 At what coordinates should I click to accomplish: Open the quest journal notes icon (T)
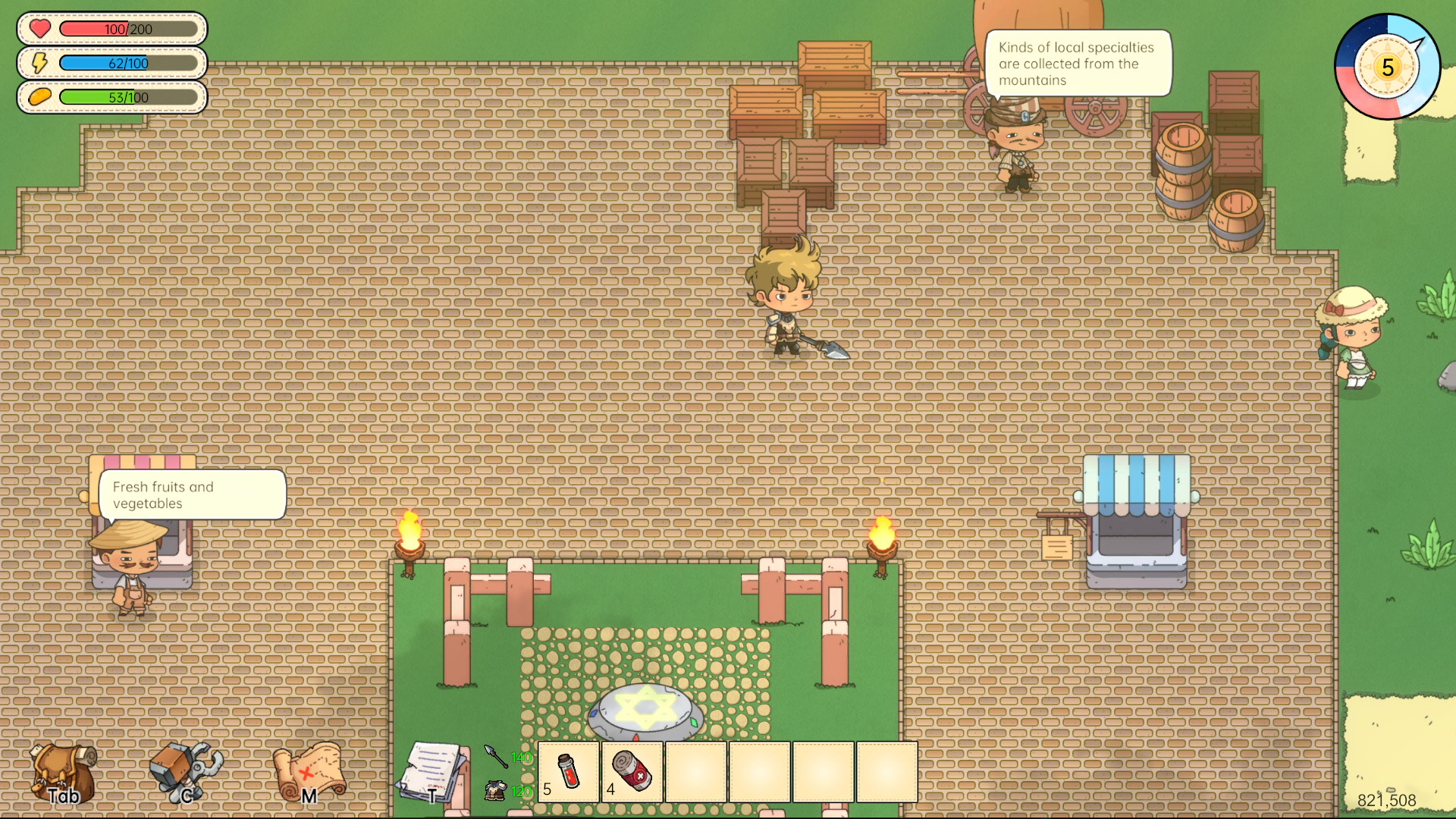click(432, 770)
